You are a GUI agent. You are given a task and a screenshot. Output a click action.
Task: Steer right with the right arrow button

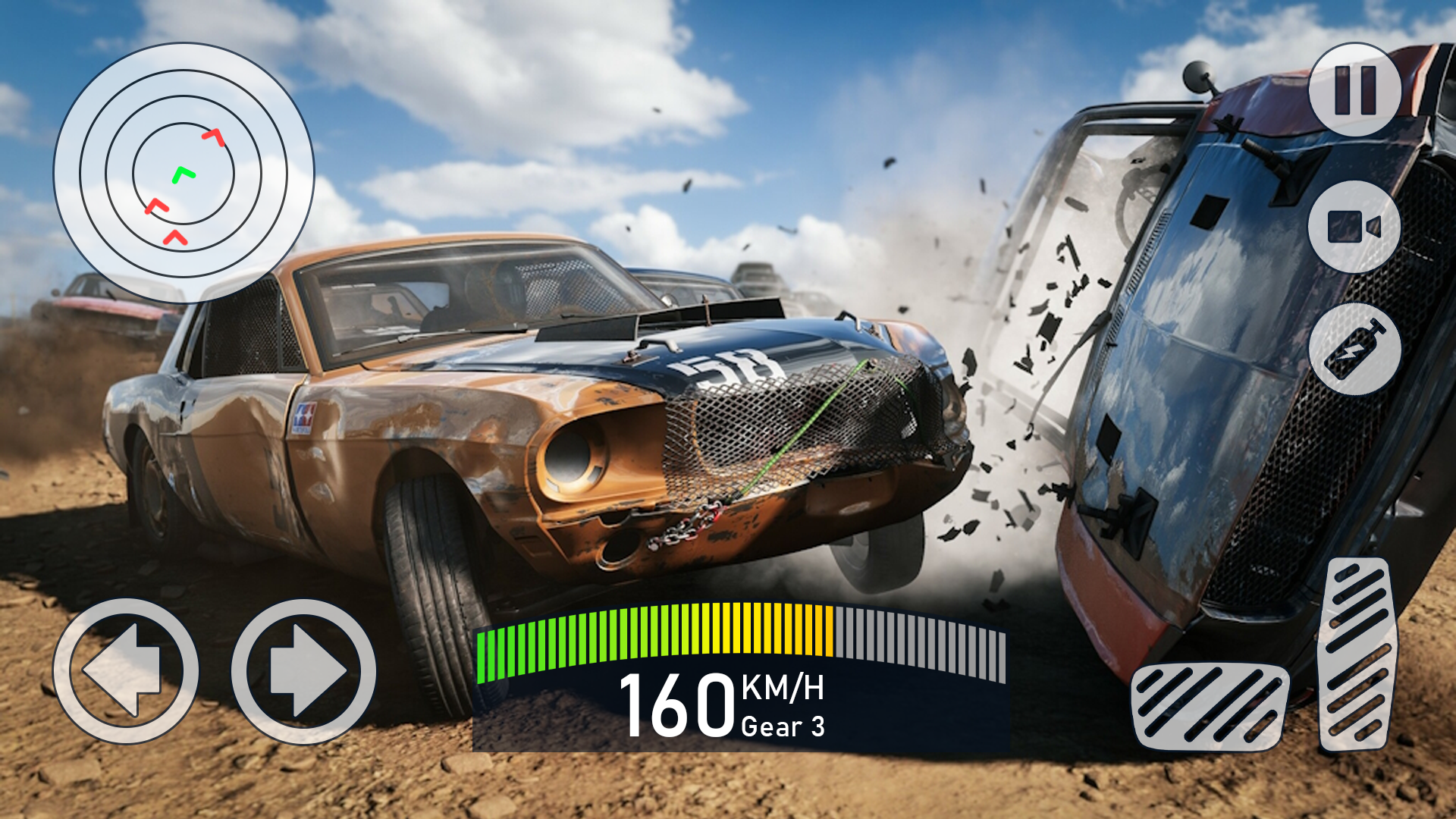point(303,671)
